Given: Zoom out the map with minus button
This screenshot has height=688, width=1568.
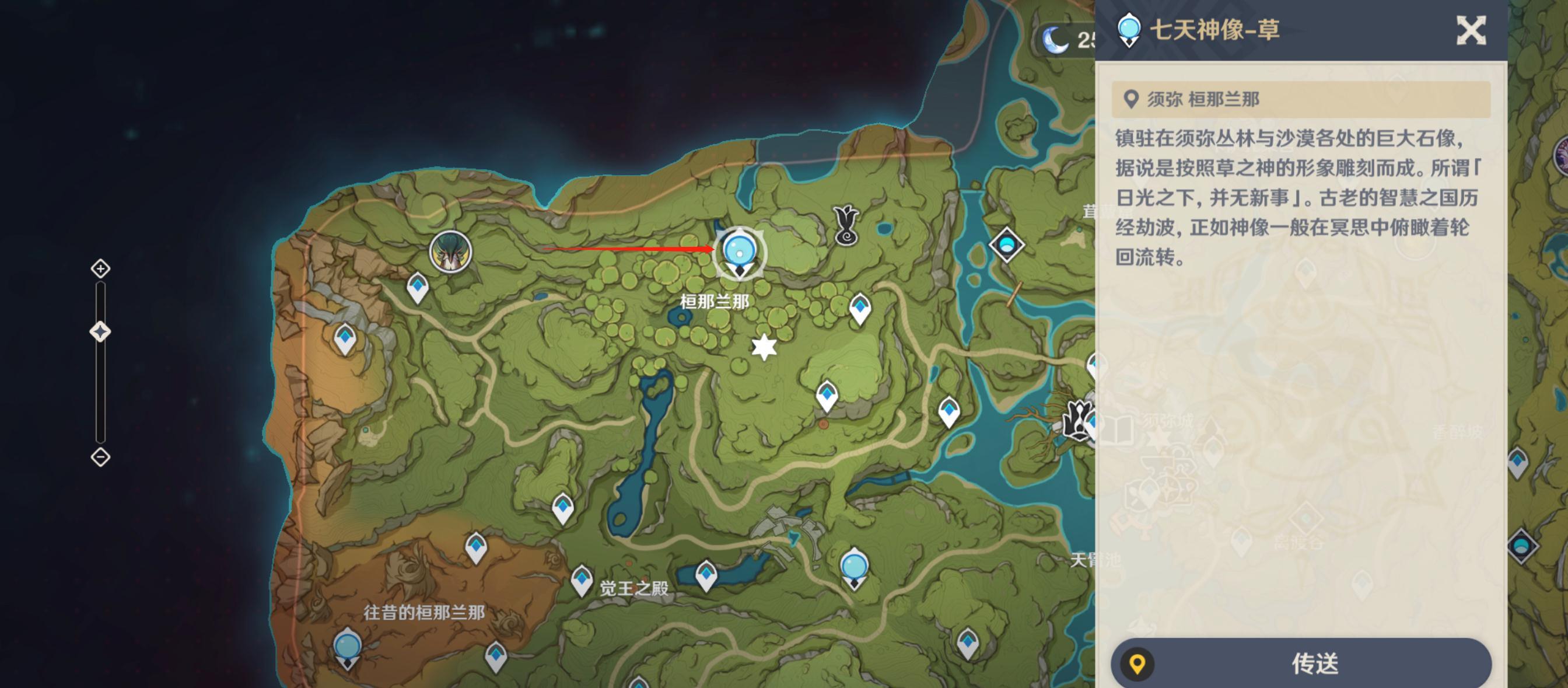Looking at the screenshot, I should tap(100, 457).
